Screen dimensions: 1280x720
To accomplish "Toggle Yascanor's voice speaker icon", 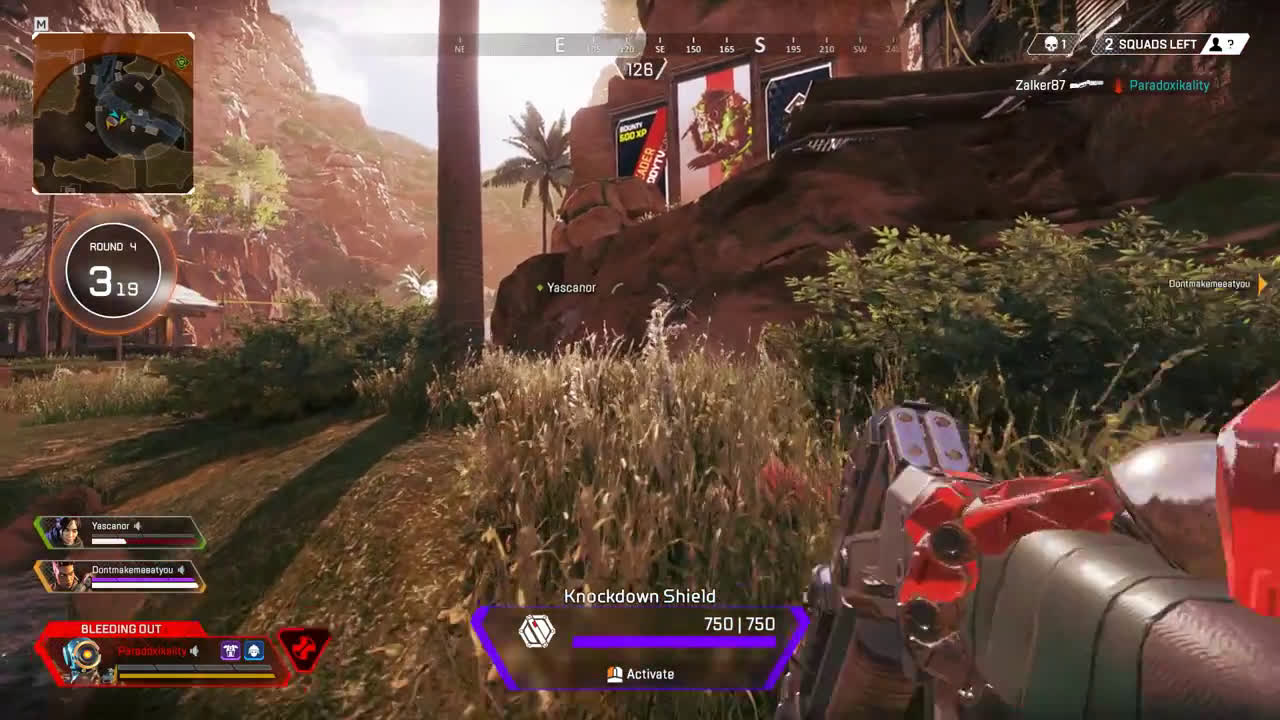I will (139, 526).
